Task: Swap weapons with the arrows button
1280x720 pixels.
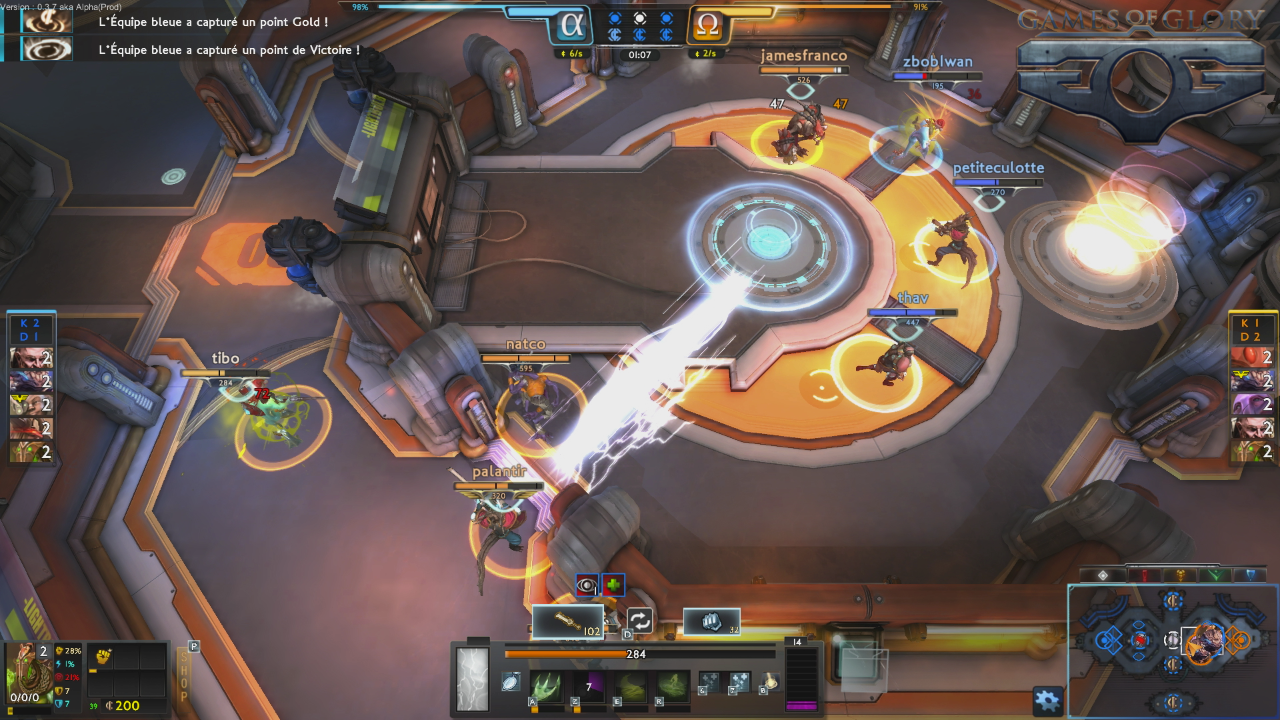Action: click(639, 621)
